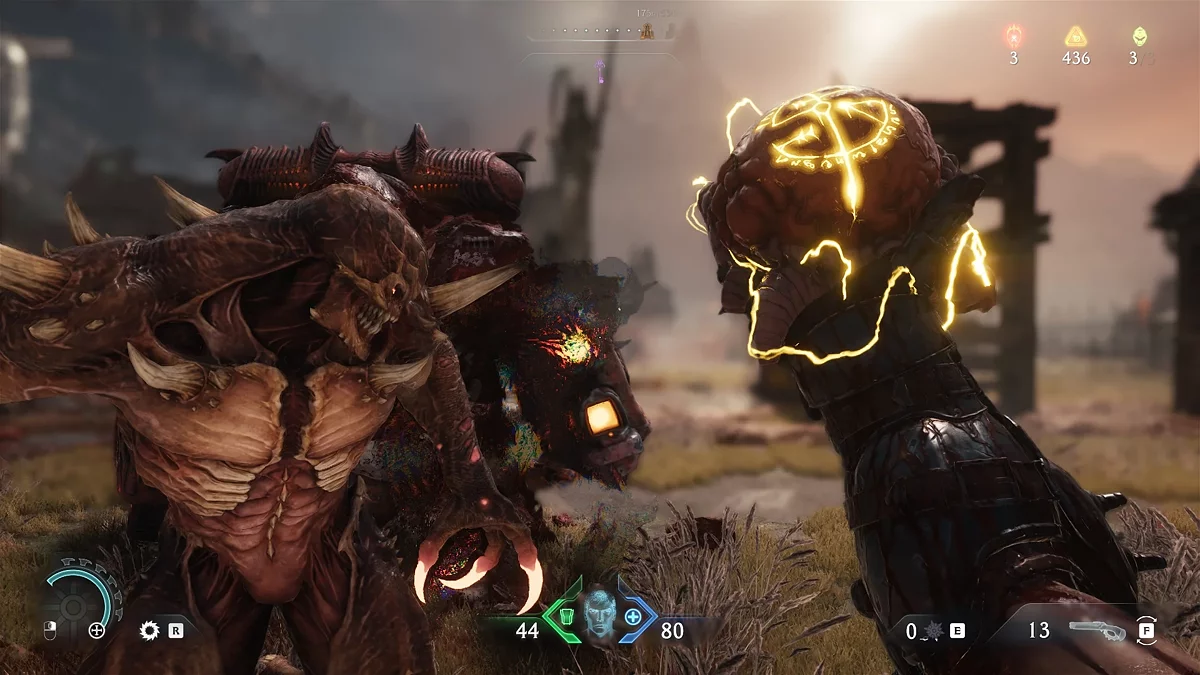Screen dimensions: 1200x675
Task: Click the objective marker on the compass
Action: [646, 32]
